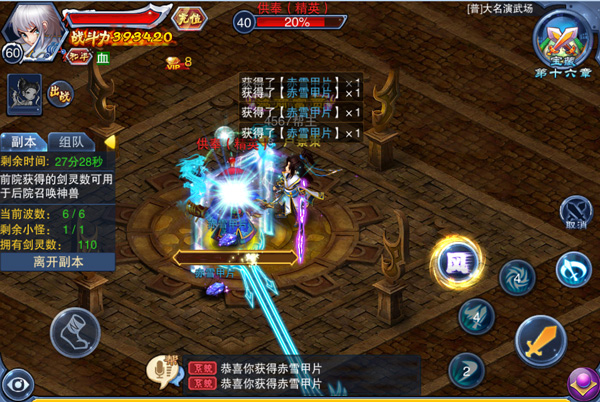600x402 pixels.
Task: Switch to the 组队 team tab
Action: [x=70, y=142]
